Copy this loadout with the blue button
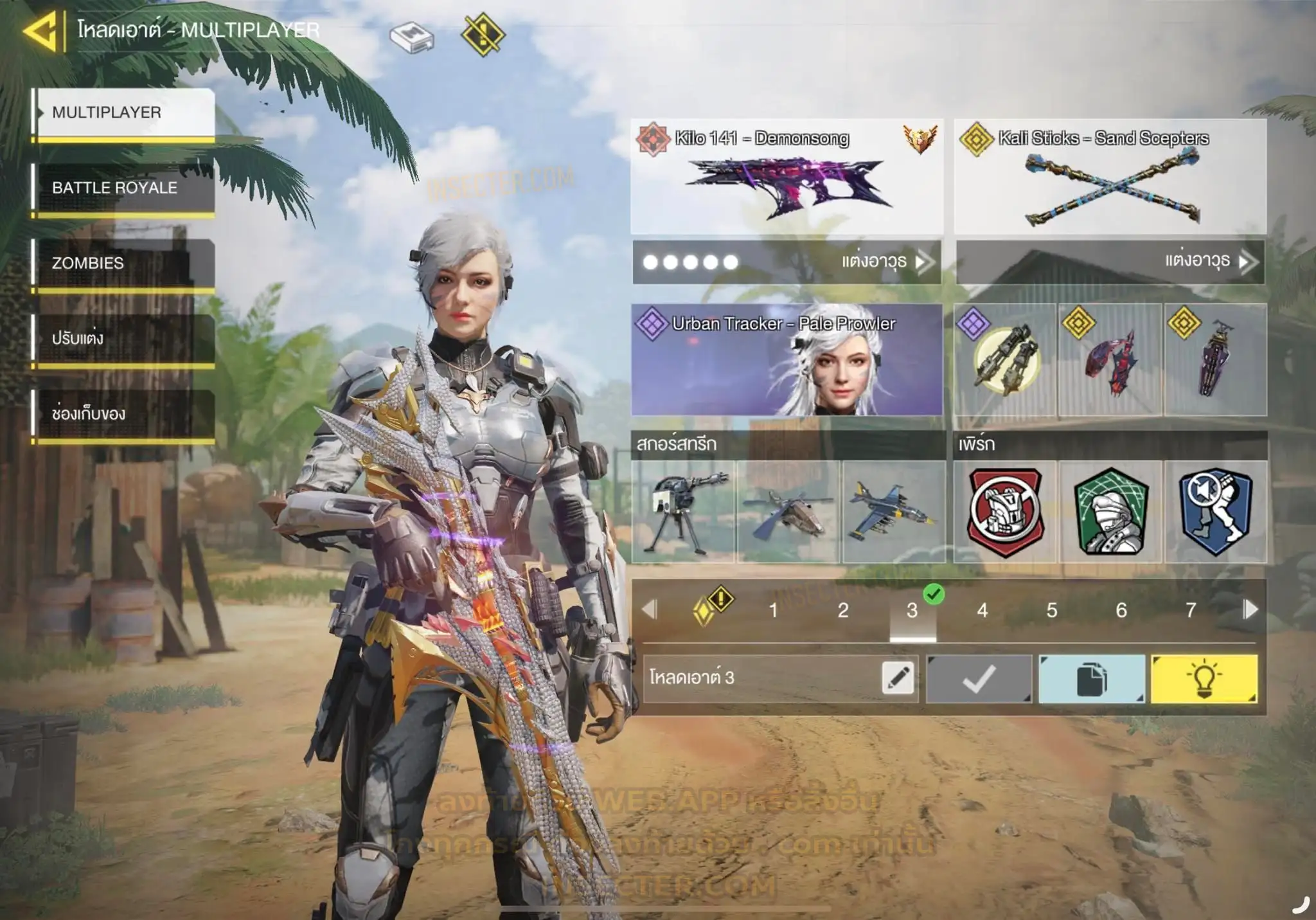The width and height of the screenshot is (1316, 920). coord(1091,679)
